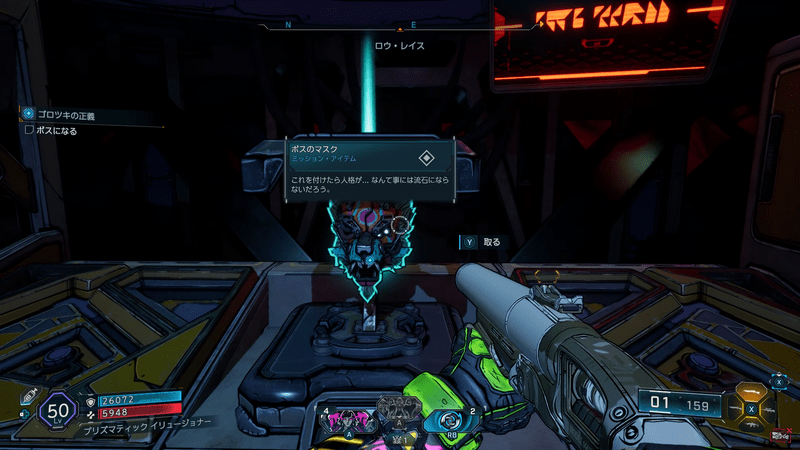The image size is (800, 450).
Task: Click the level 50 badge
Action: (55, 409)
